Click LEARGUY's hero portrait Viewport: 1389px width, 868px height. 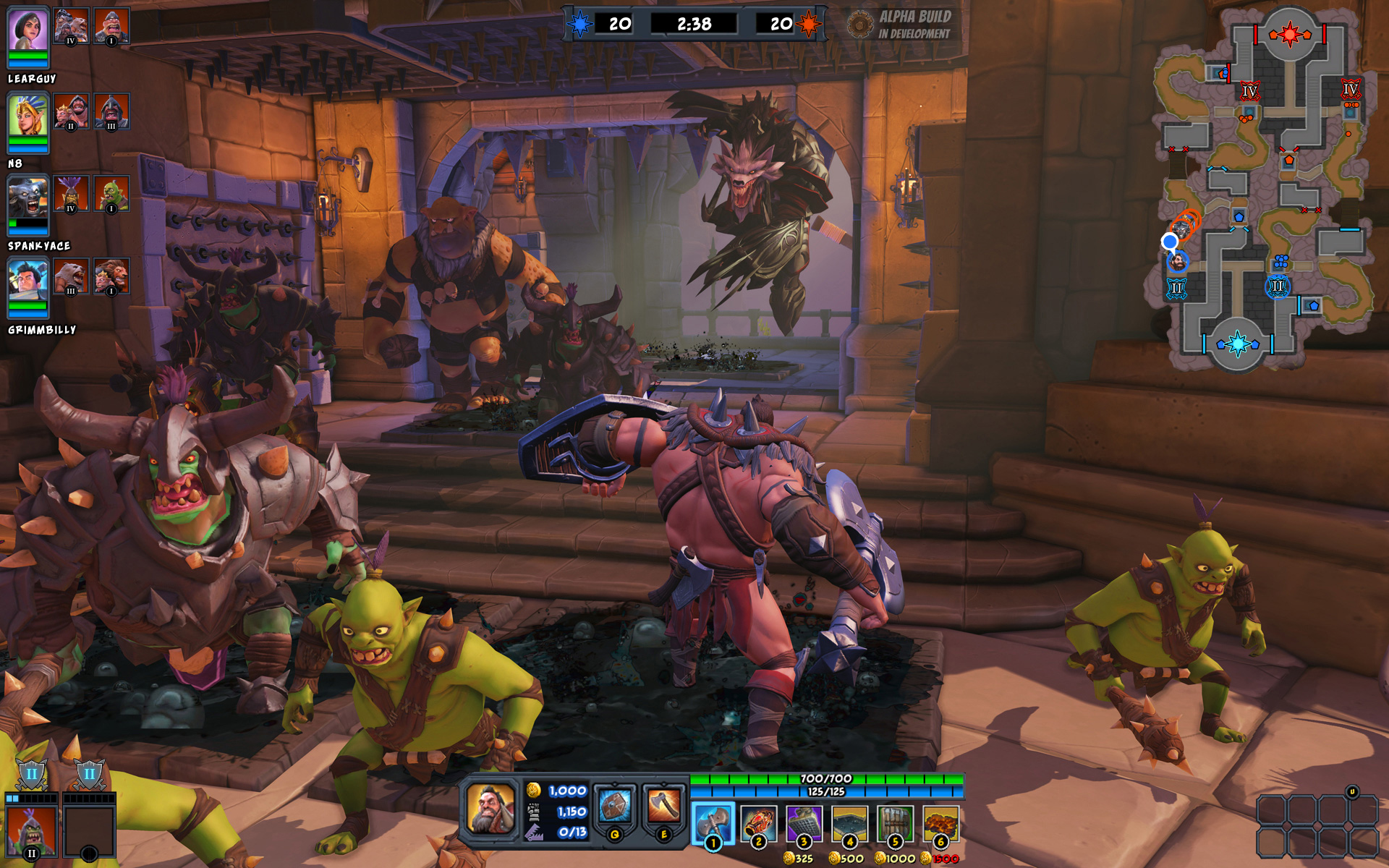pyautogui.click(x=29, y=33)
